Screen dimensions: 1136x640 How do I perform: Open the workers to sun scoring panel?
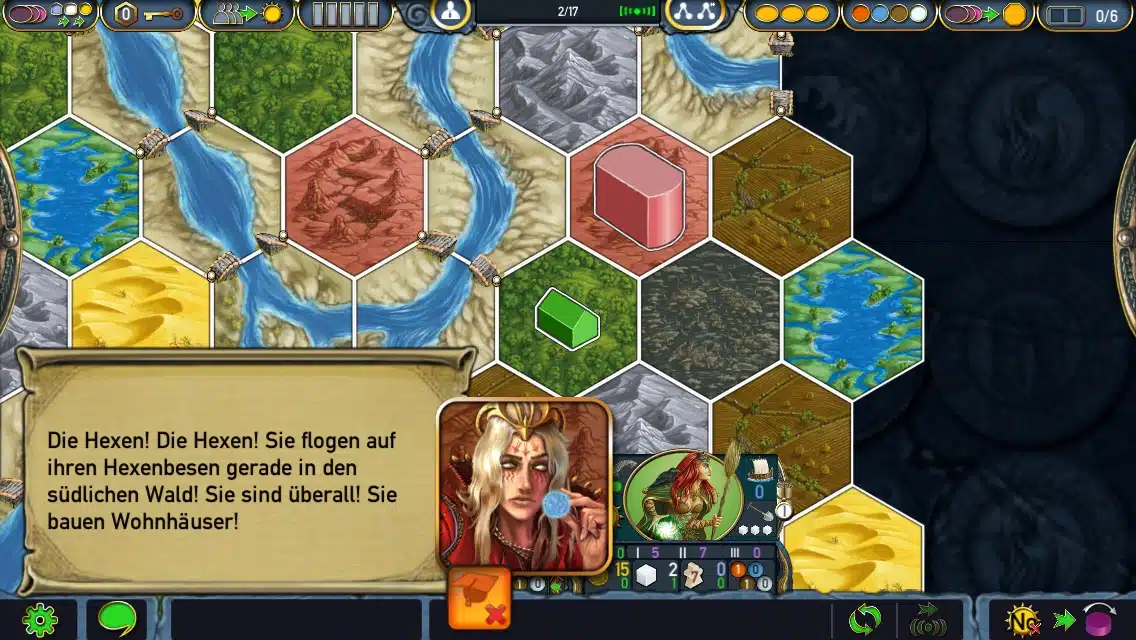(245, 14)
